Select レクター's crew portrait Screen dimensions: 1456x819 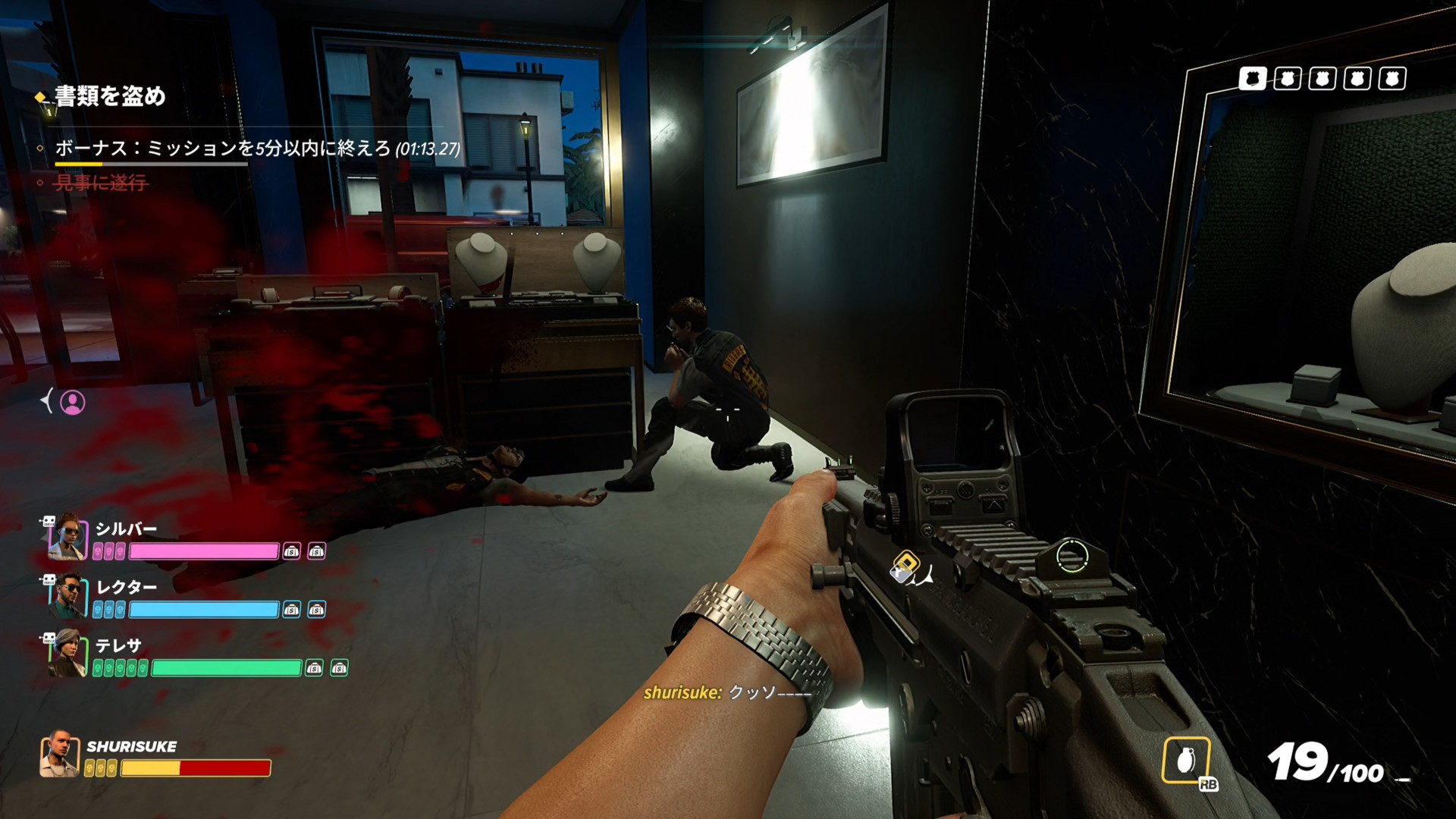pyautogui.click(x=67, y=595)
